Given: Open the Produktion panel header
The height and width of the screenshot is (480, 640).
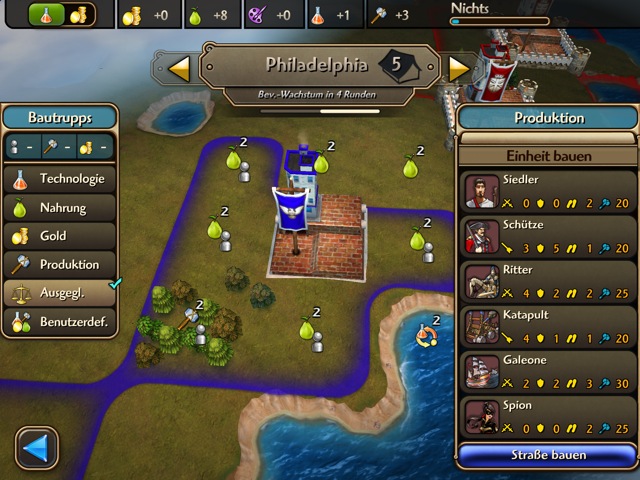Looking at the screenshot, I should pos(549,117).
